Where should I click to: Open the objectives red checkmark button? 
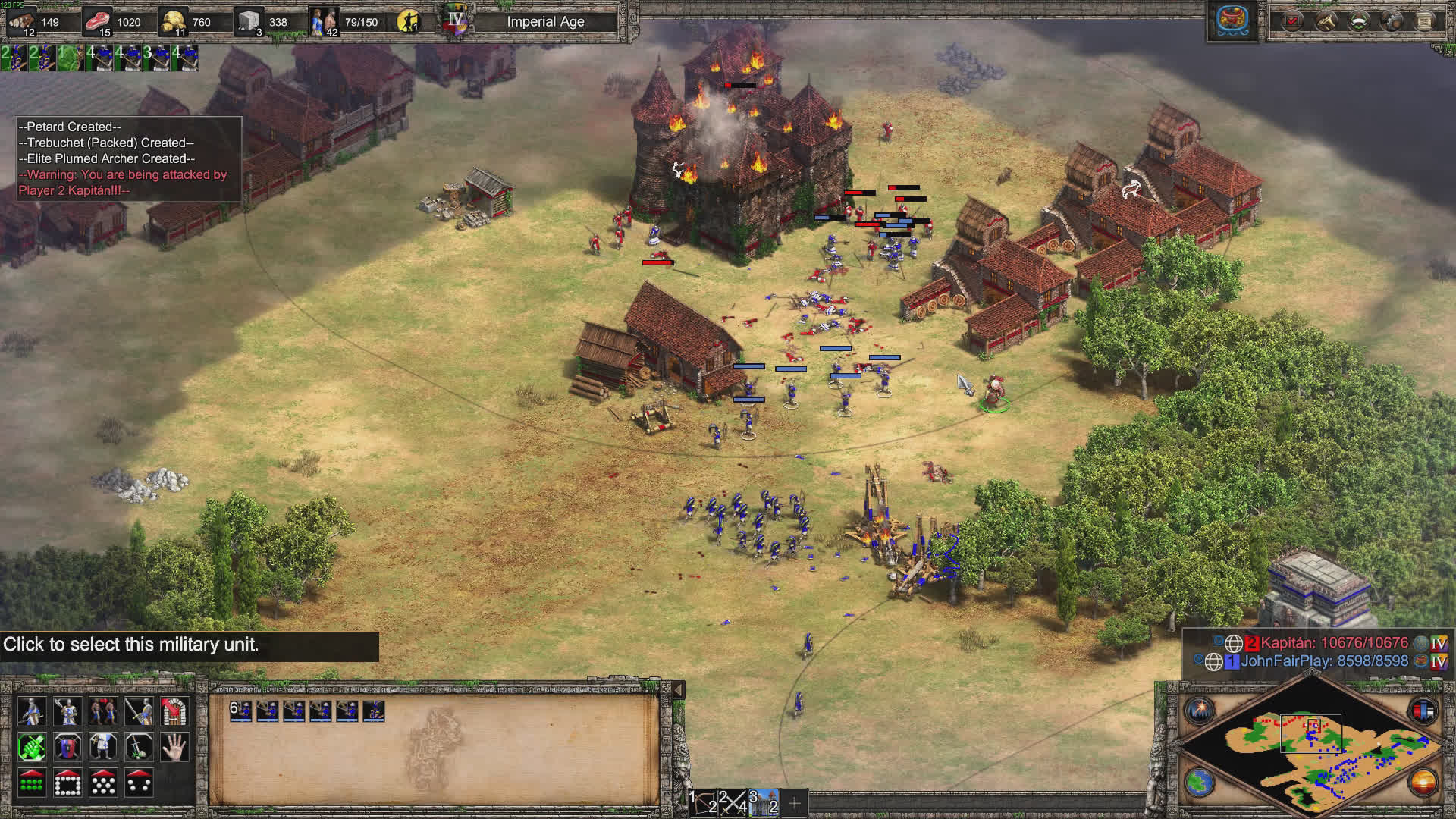(x=1292, y=21)
